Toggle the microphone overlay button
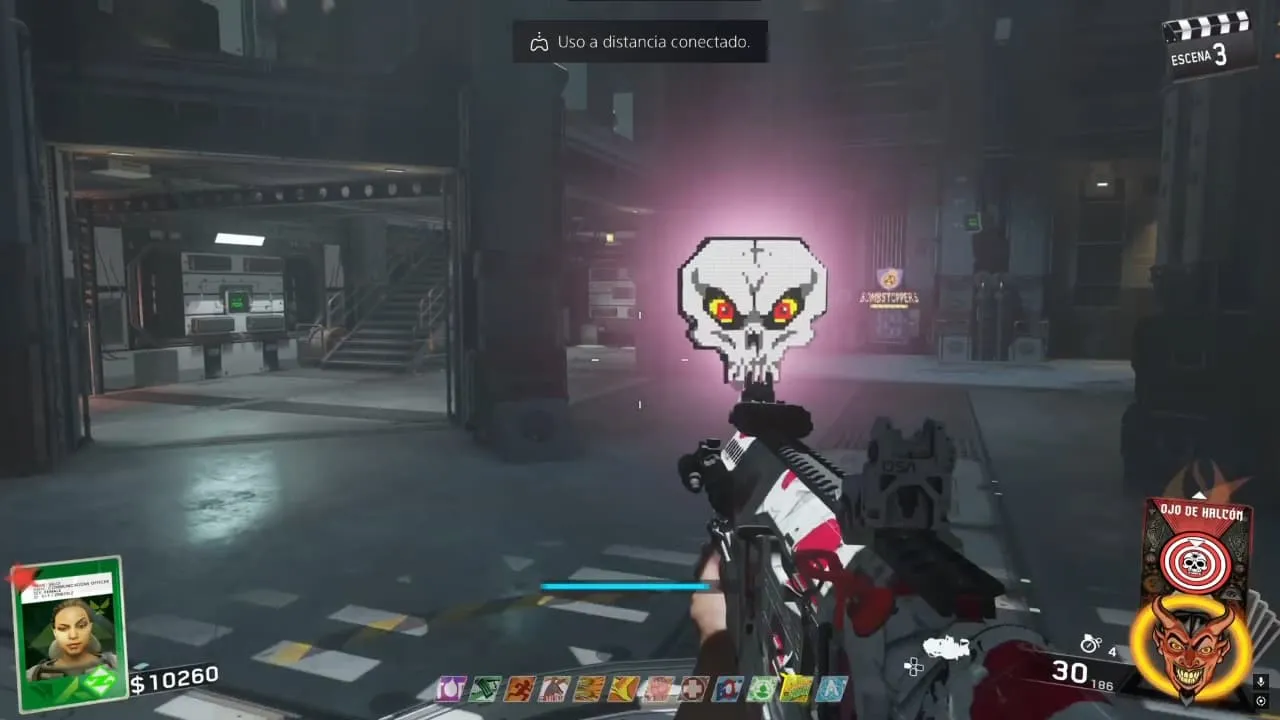Image resolution: width=1280 pixels, height=720 pixels. 1262,682
